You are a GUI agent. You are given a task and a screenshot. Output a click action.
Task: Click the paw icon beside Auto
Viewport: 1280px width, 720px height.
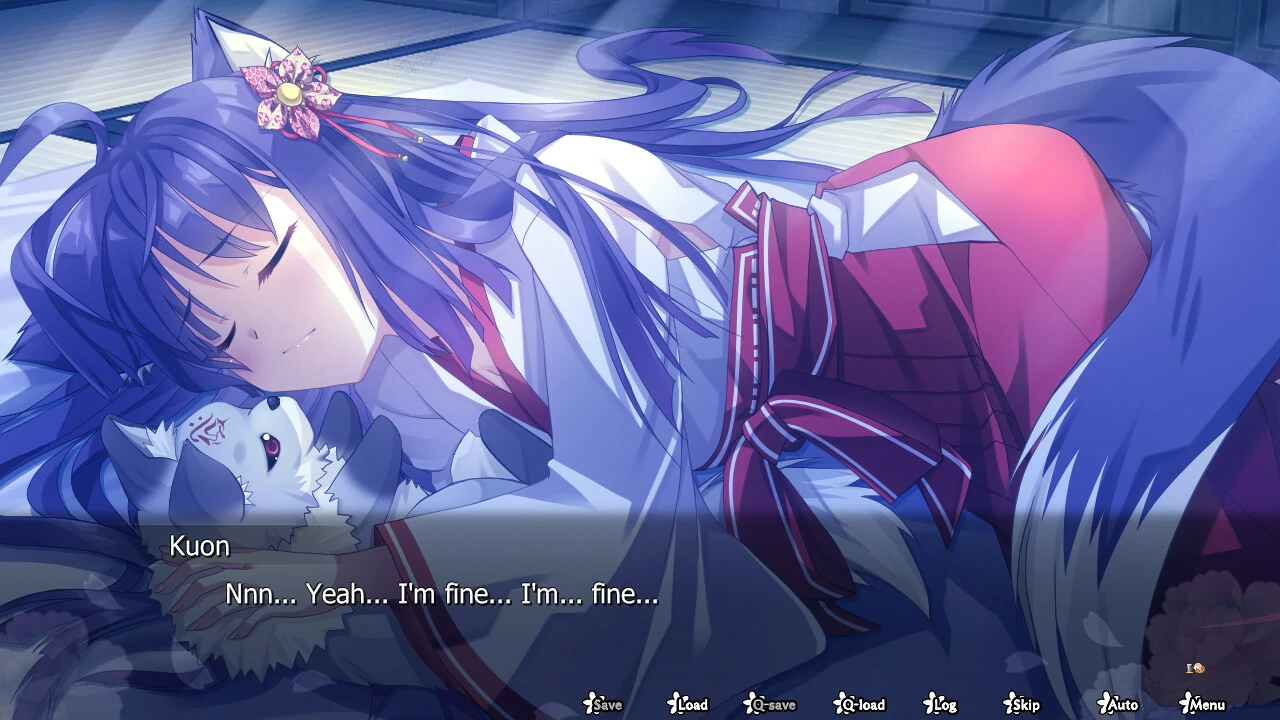[x=1103, y=704]
